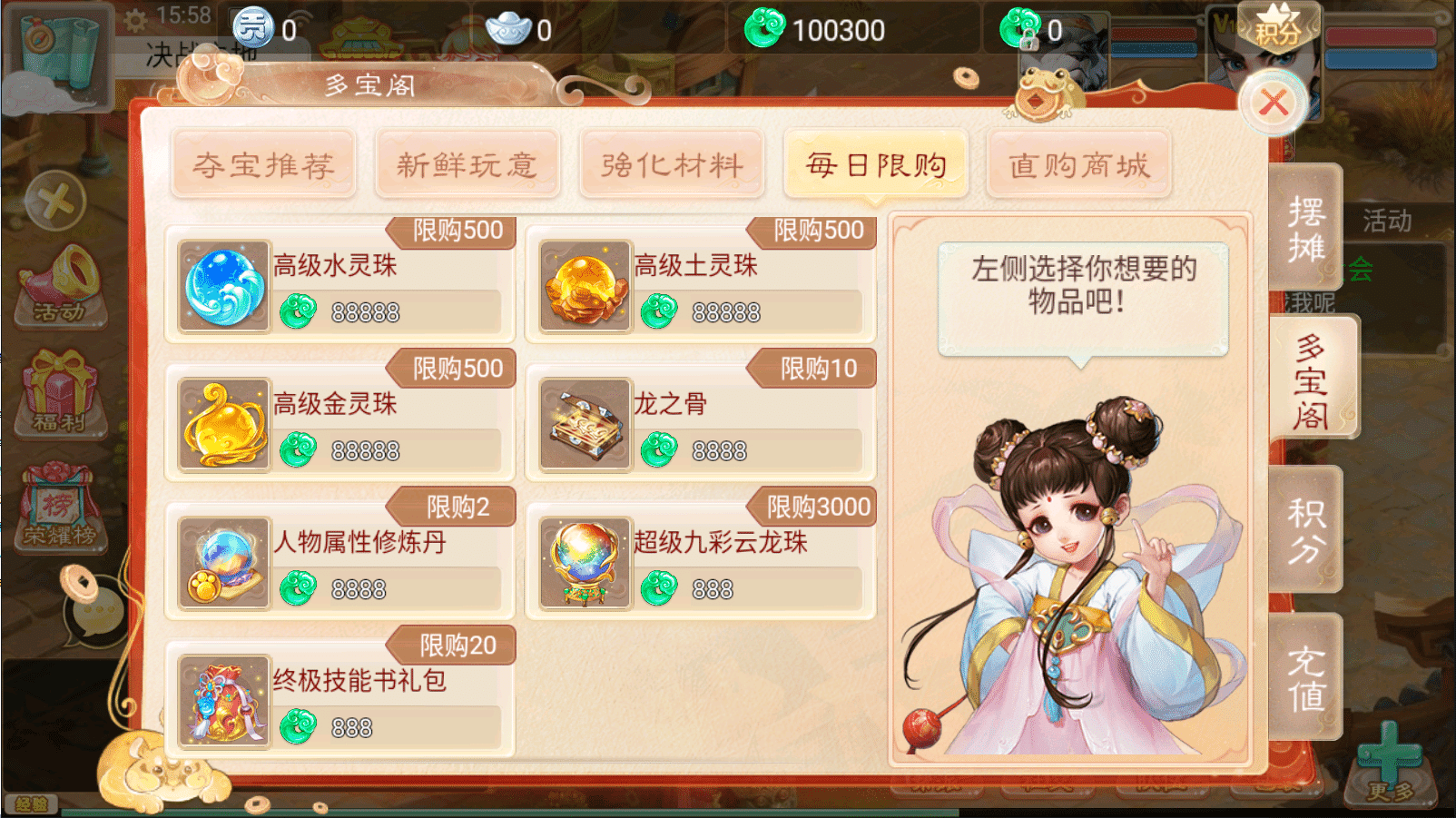Screen dimensions: 1456x818
Task: Select the 高级水灵珠 item
Action: pyautogui.click(x=336, y=286)
